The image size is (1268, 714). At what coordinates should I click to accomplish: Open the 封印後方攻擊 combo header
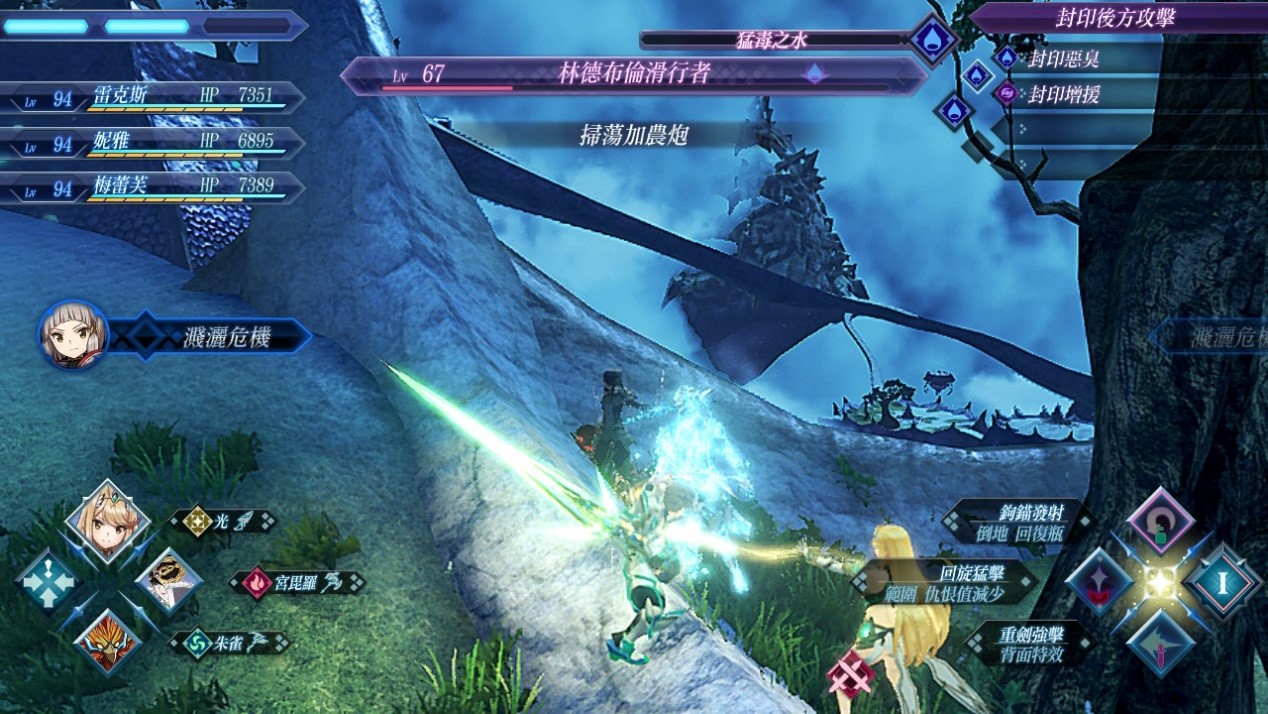tap(1118, 17)
